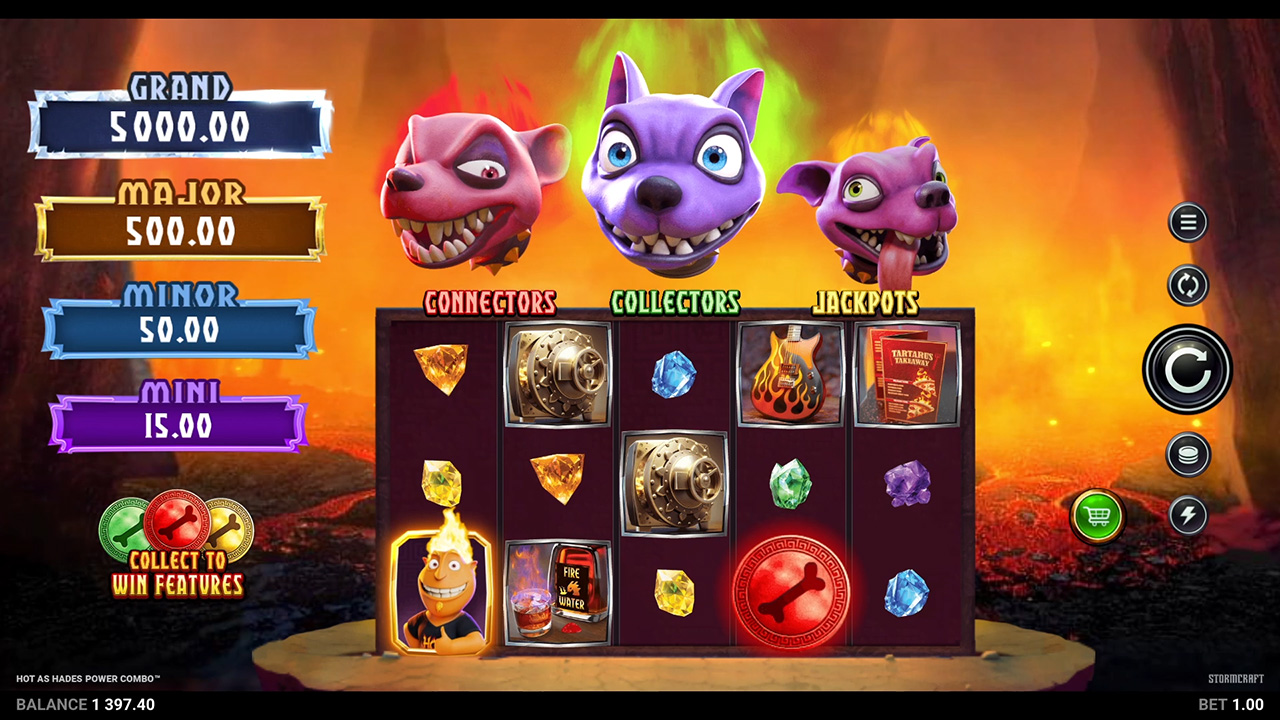Enable turbo mode with the lightning bolt icon

pyautogui.click(x=1187, y=516)
